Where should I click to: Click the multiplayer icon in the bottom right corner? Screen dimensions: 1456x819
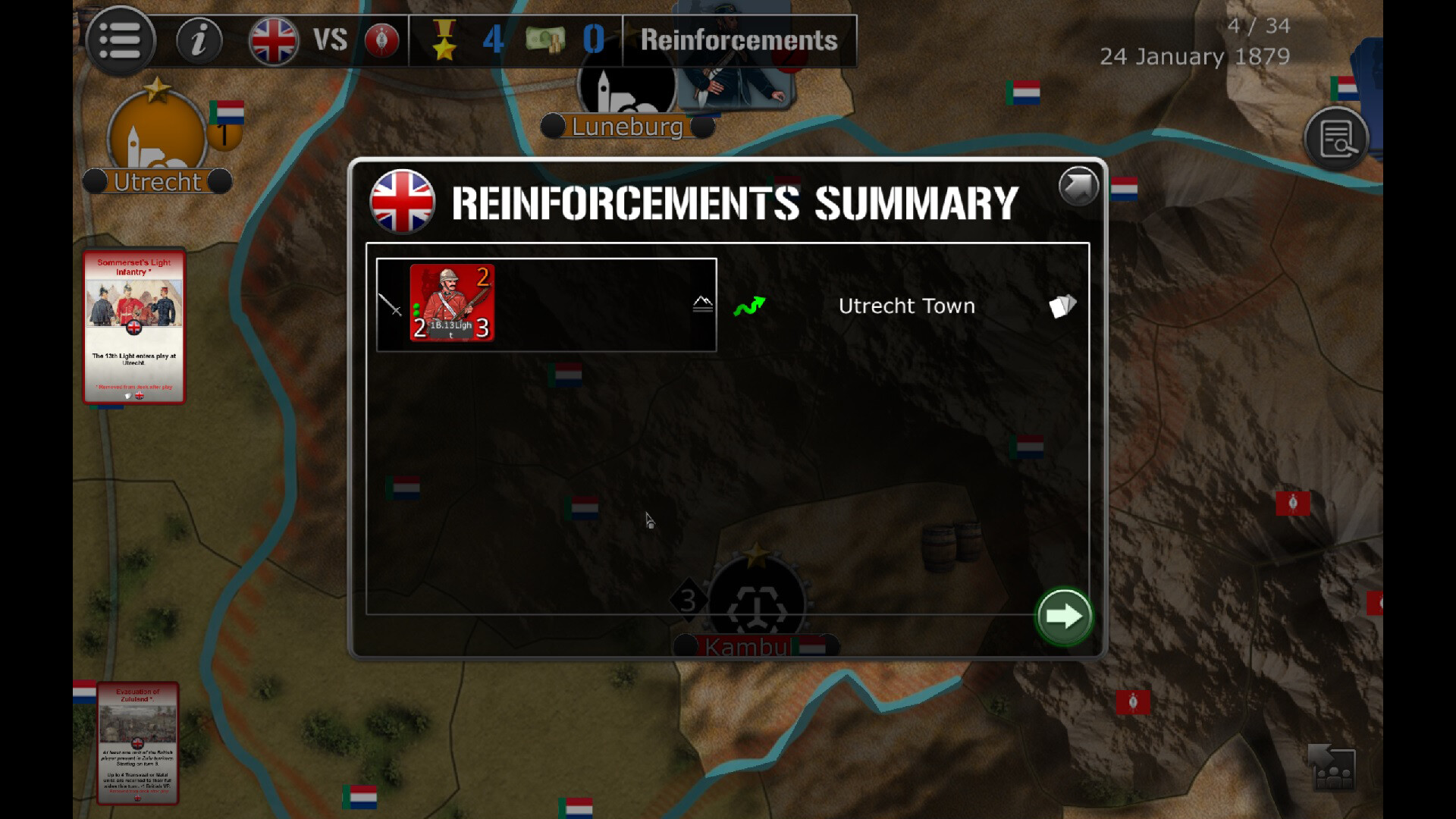(x=1334, y=768)
